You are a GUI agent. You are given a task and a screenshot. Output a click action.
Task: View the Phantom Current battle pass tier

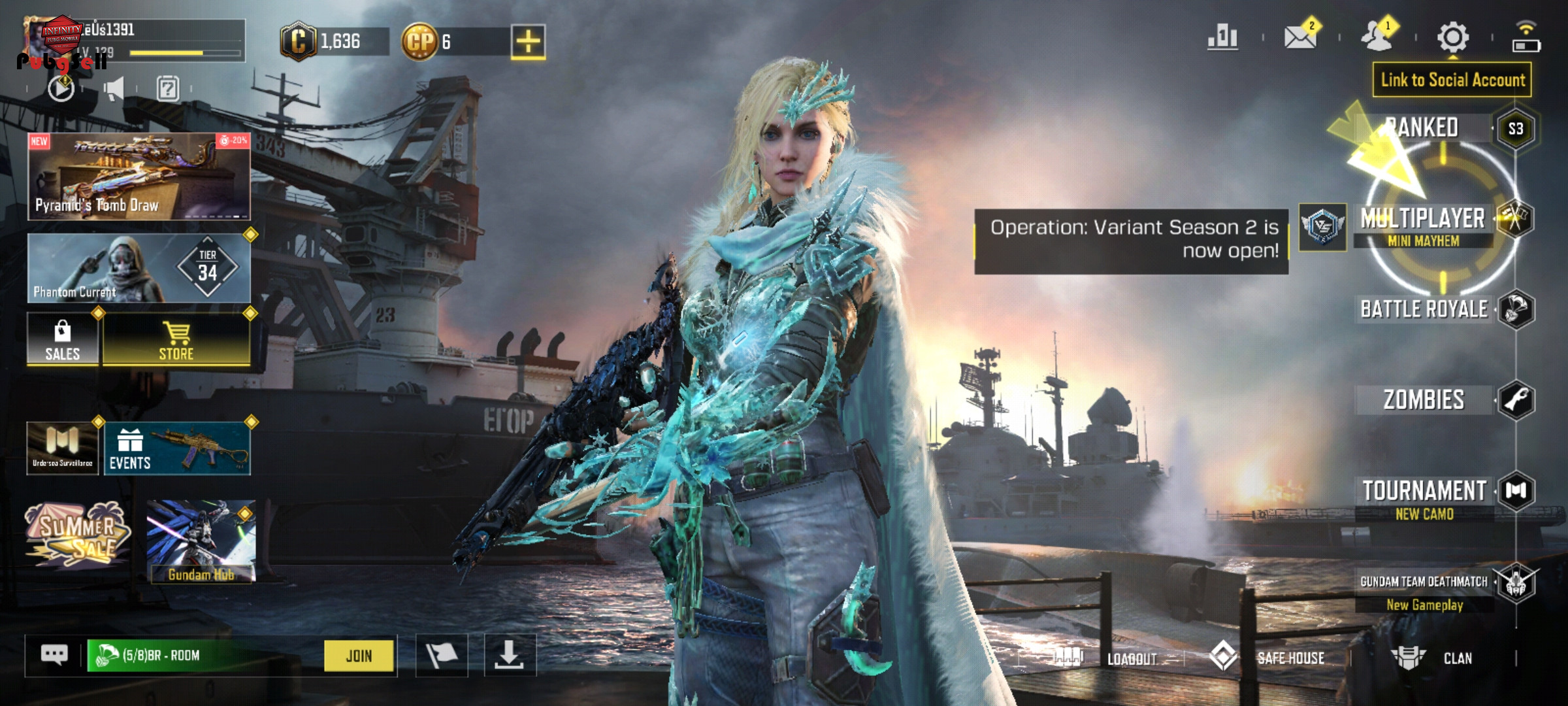[139, 269]
